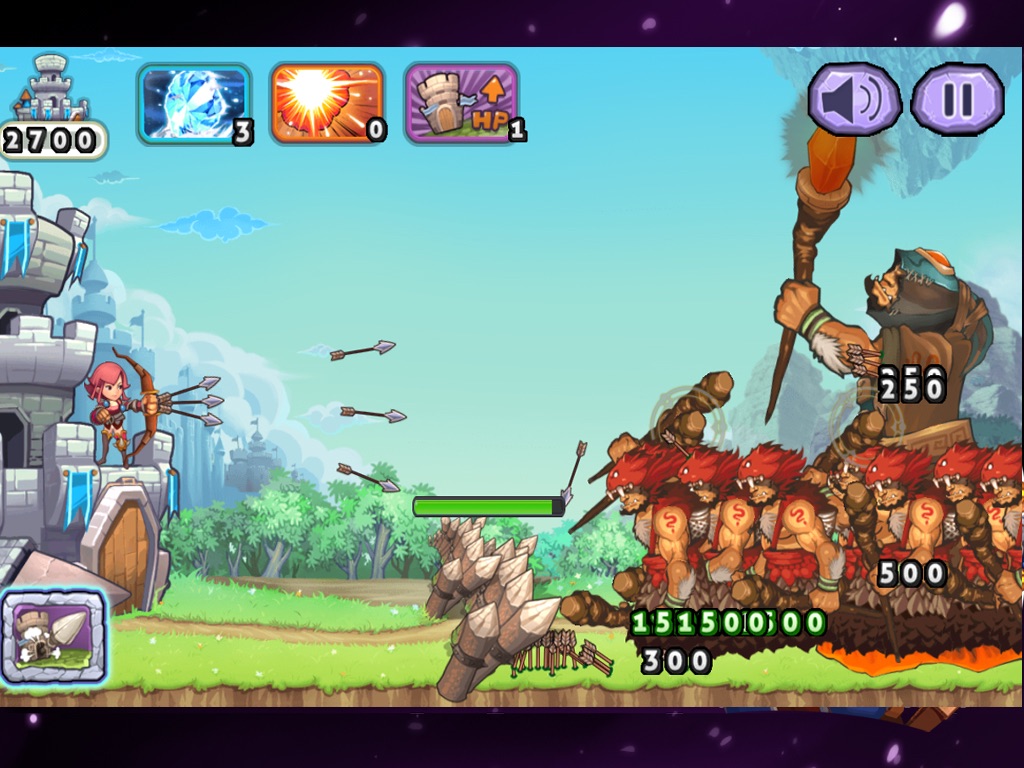Image resolution: width=1024 pixels, height=768 pixels.
Task: Pause the game
Action: [957, 100]
